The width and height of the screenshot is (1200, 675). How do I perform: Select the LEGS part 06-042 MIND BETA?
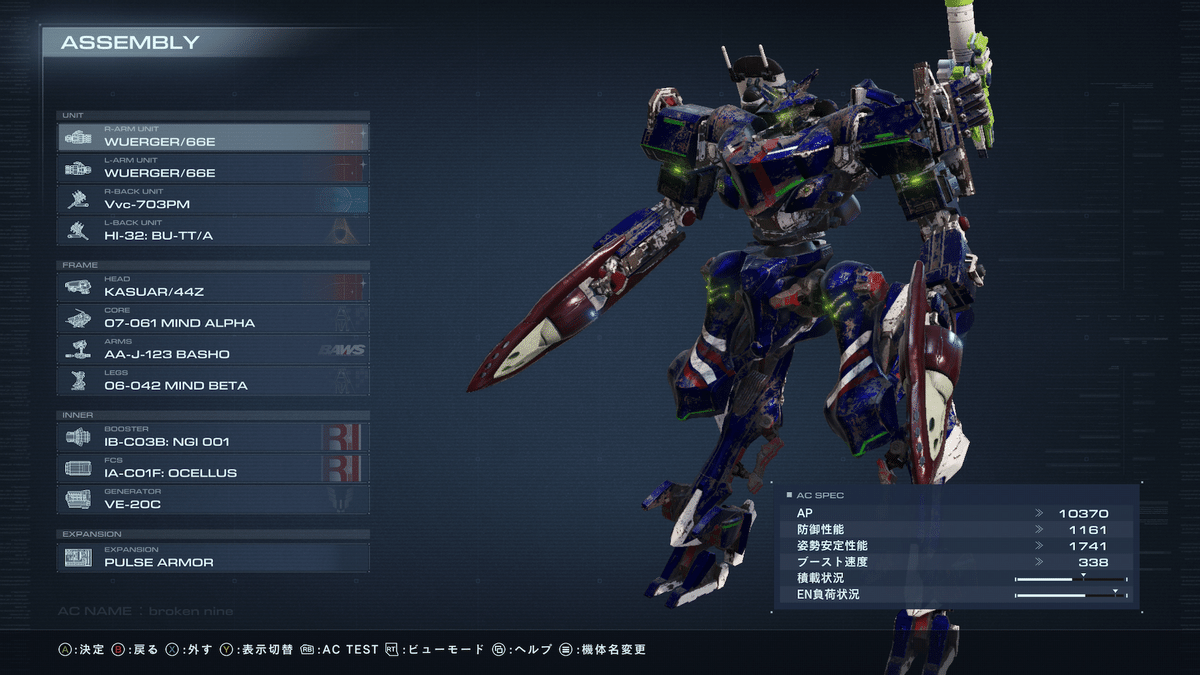tap(213, 380)
